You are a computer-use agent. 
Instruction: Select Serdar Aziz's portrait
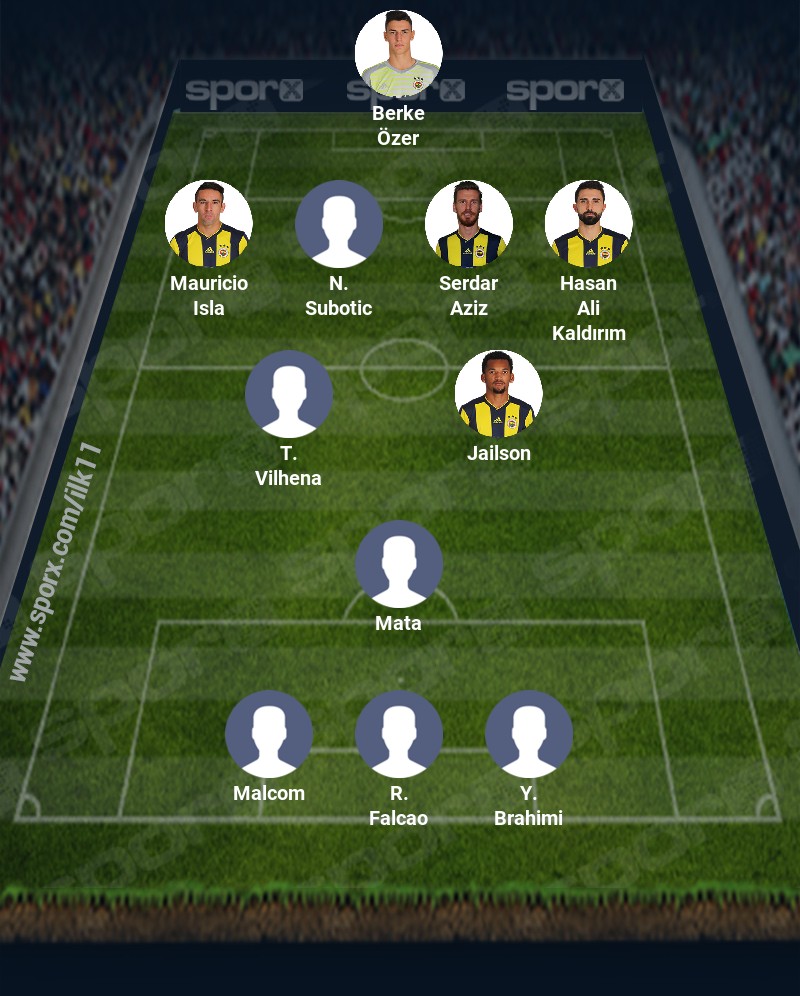pos(468,224)
